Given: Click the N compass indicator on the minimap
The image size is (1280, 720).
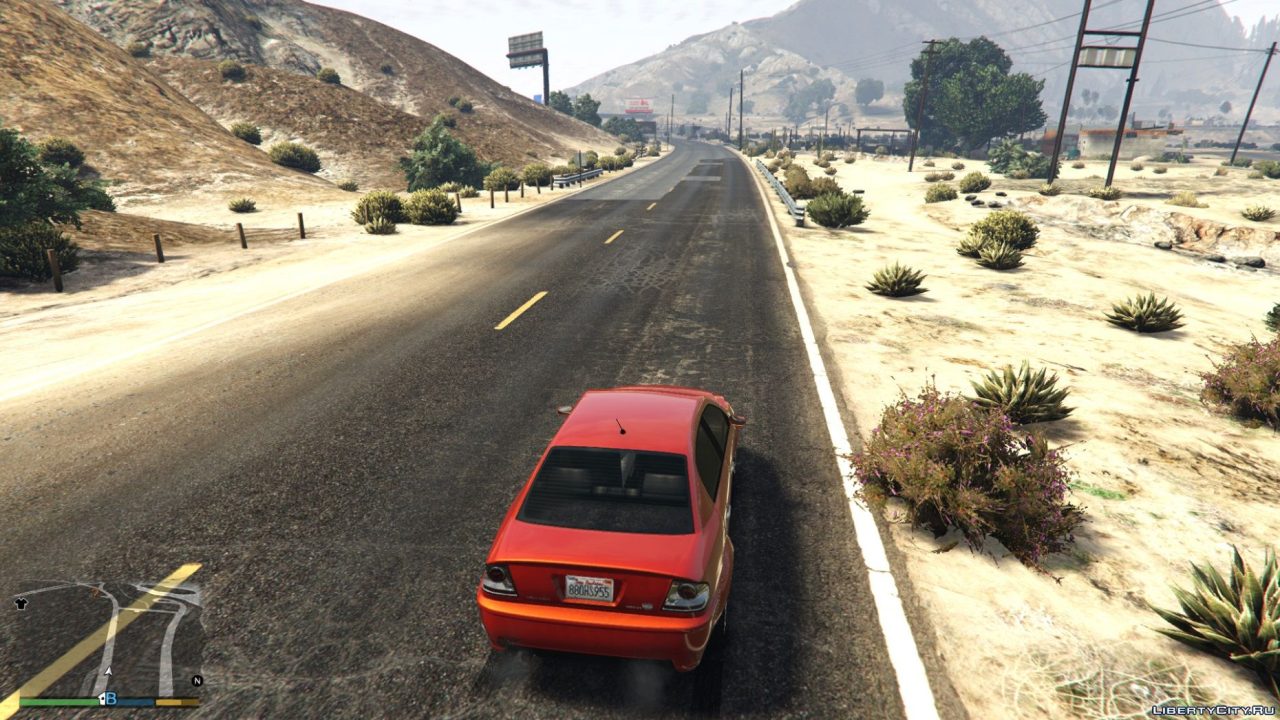Looking at the screenshot, I should pyautogui.click(x=196, y=680).
